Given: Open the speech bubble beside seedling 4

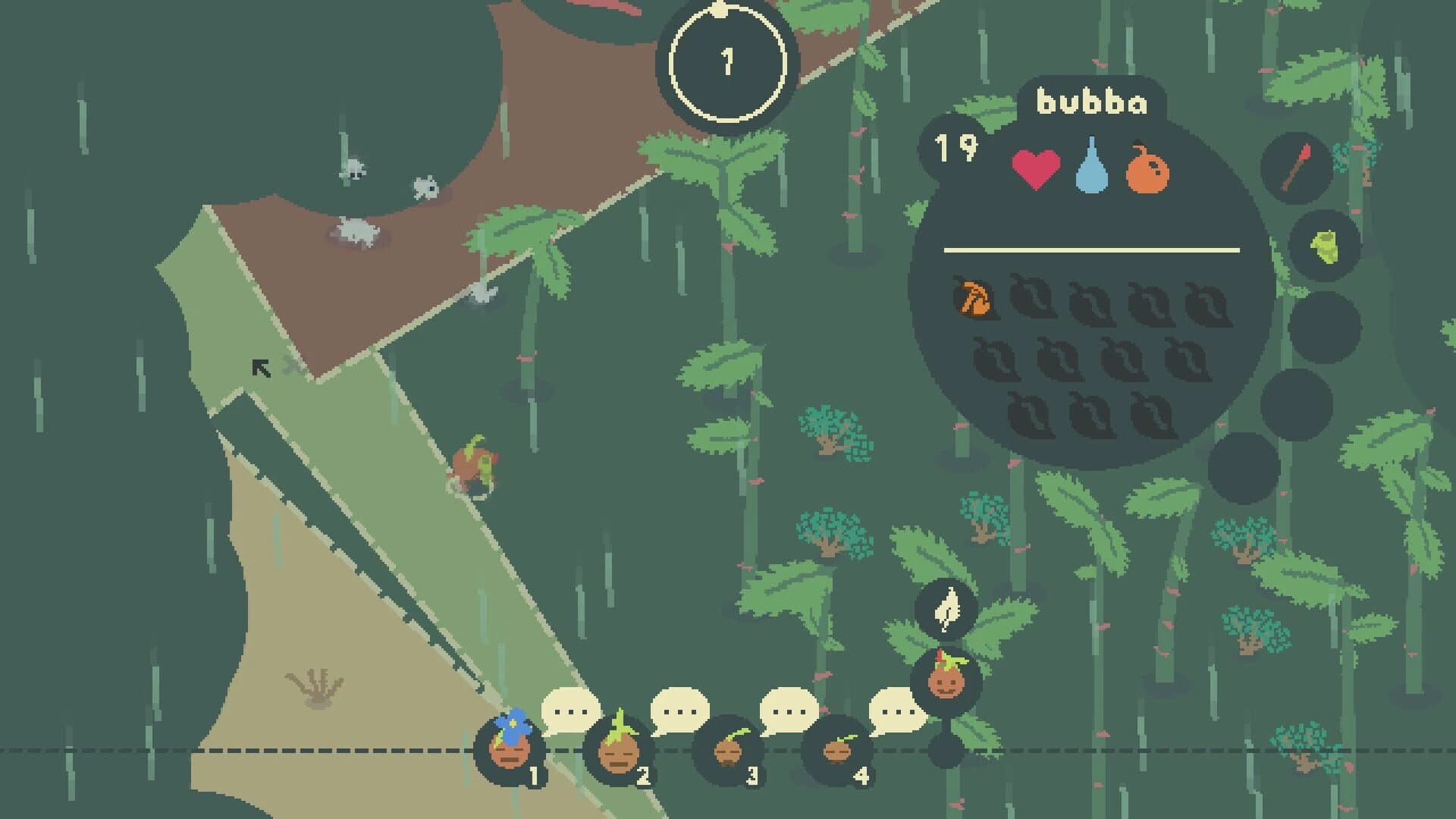Looking at the screenshot, I should coord(898,714).
